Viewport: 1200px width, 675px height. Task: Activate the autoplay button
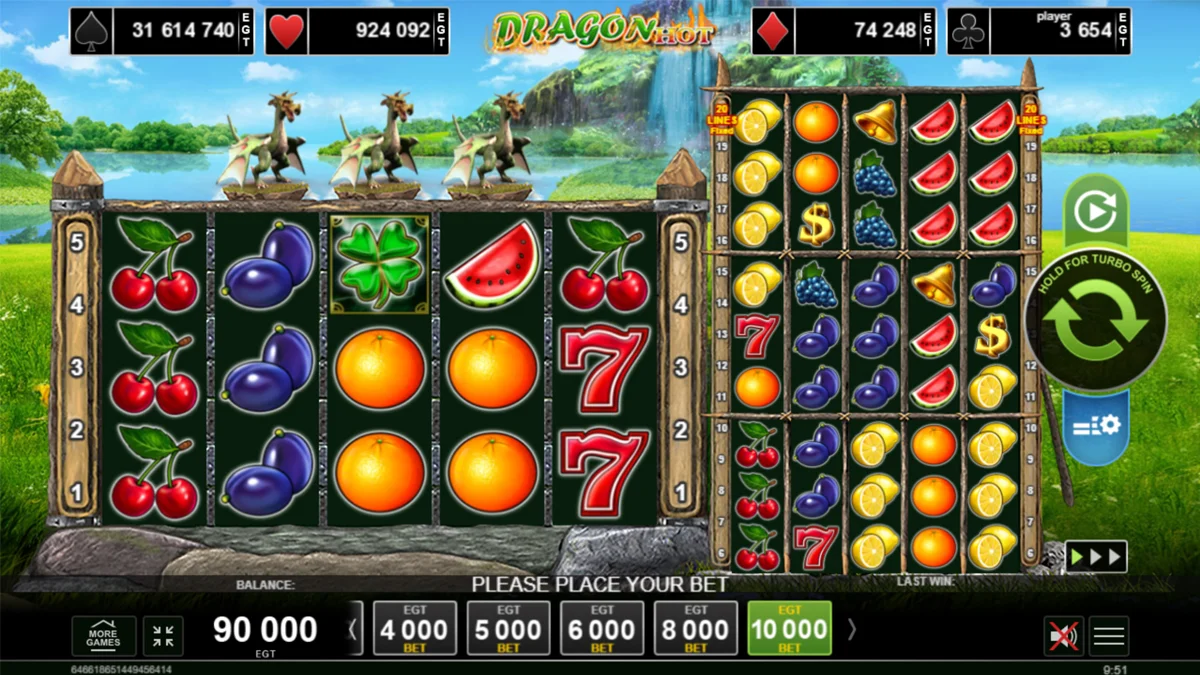pos(1095,211)
